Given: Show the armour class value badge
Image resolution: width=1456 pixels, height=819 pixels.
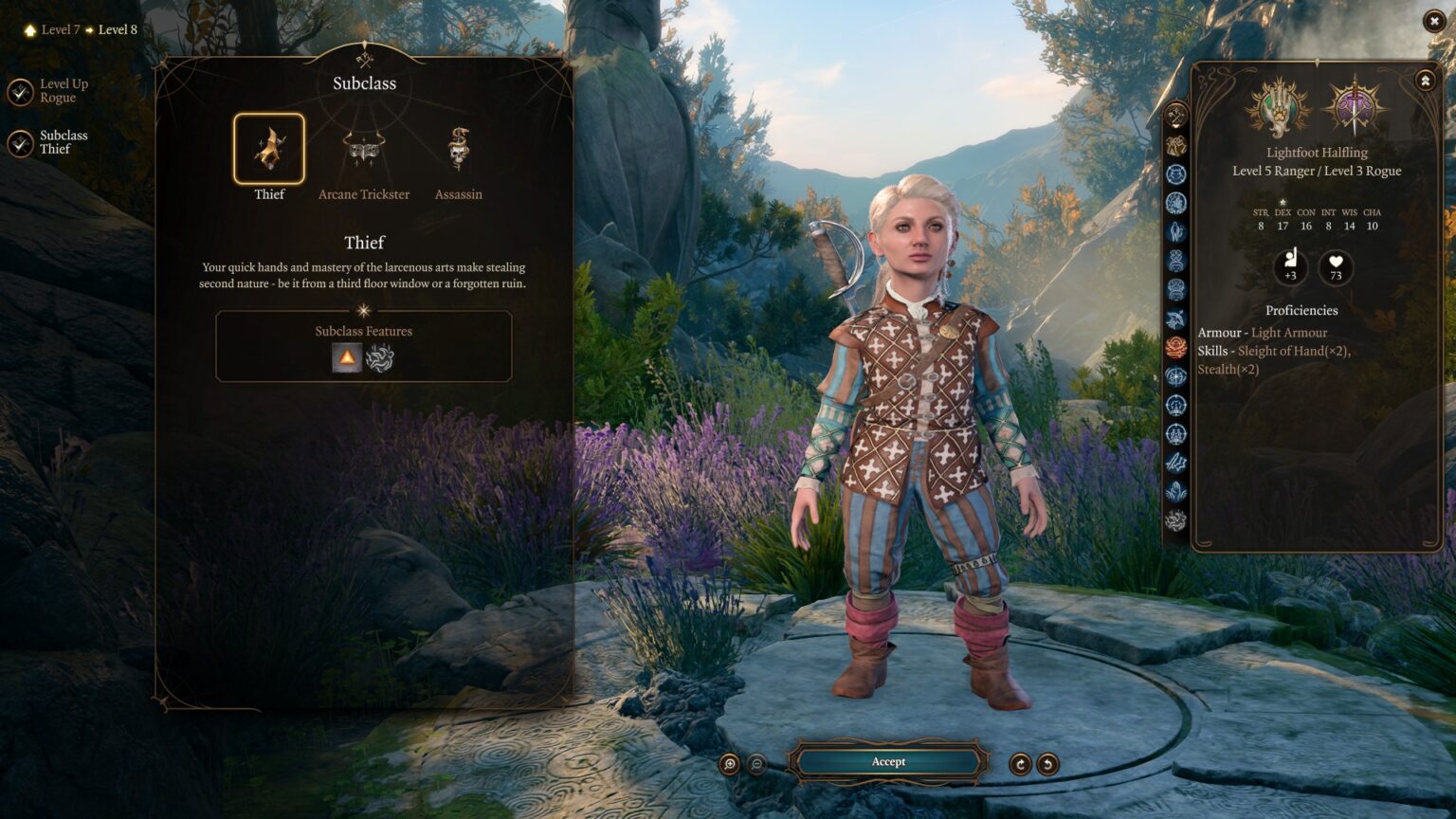Looking at the screenshot, I should coord(1290,267).
